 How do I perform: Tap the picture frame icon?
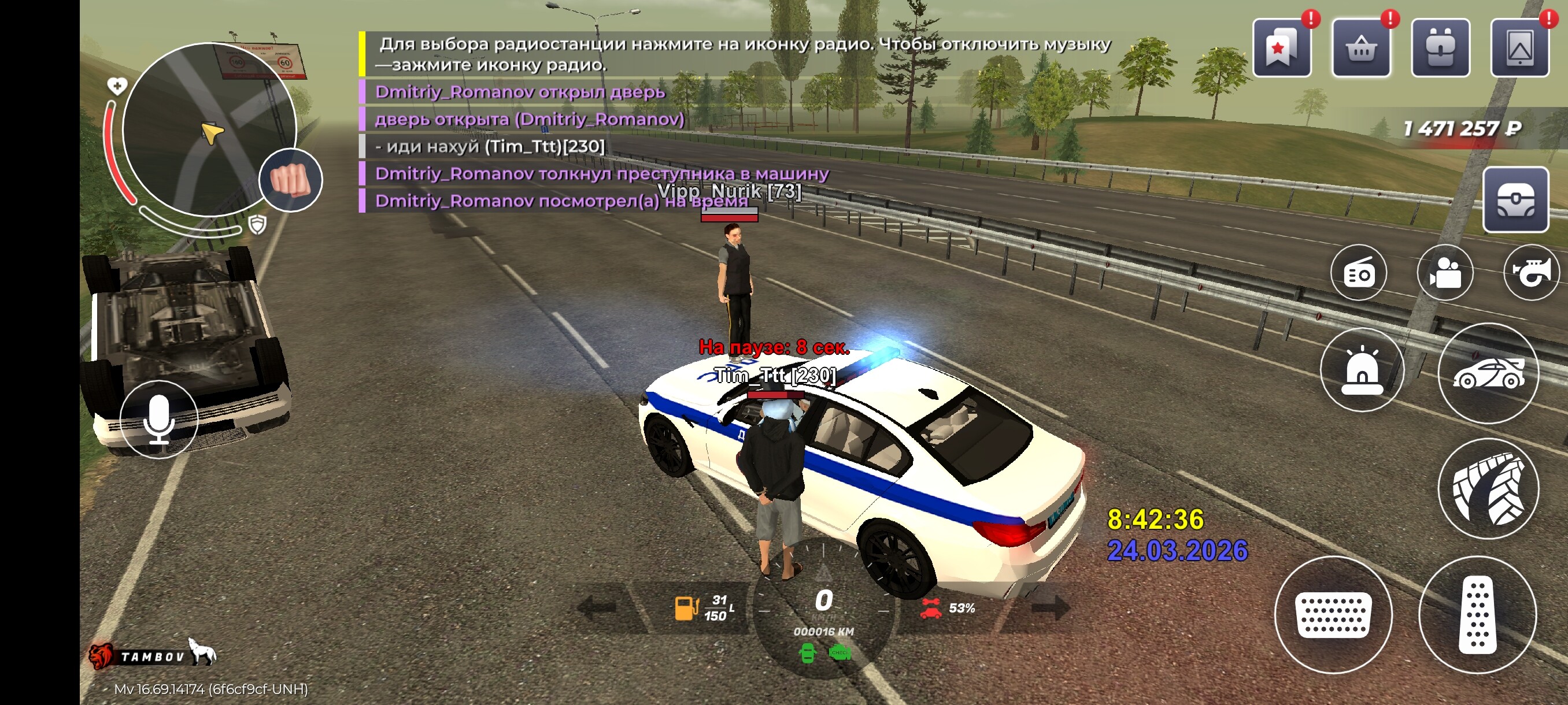[x=1519, y=47]
